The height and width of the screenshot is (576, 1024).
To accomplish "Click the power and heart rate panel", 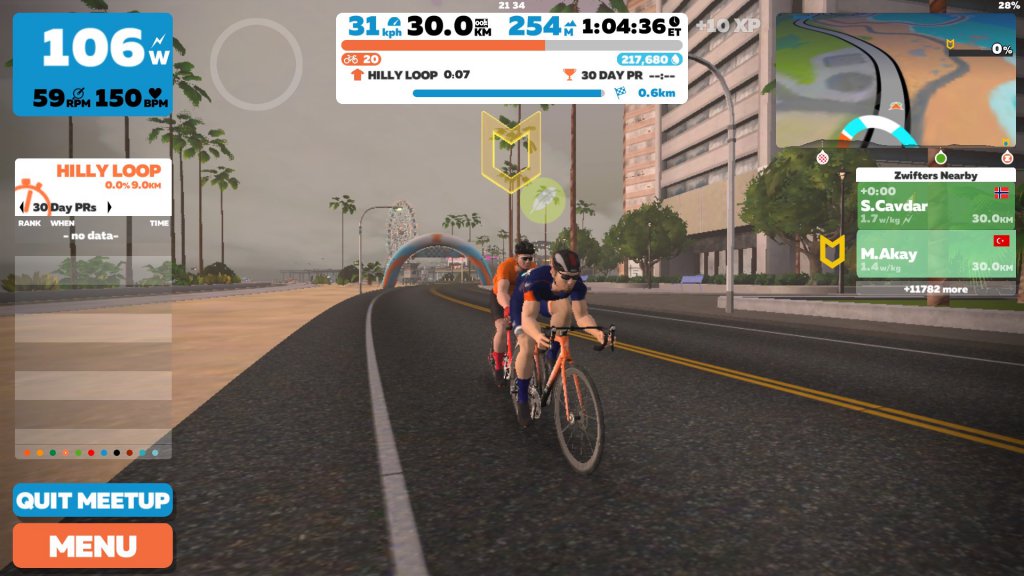I will [x=92, y=64].
